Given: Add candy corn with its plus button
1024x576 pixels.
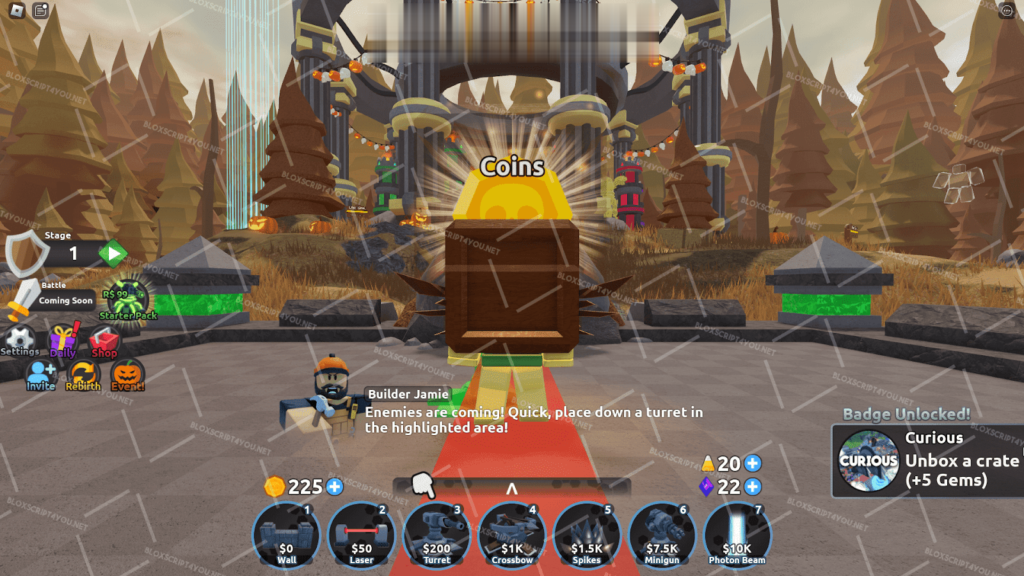Looking at the screenshot, I should (x=753, y=463).
